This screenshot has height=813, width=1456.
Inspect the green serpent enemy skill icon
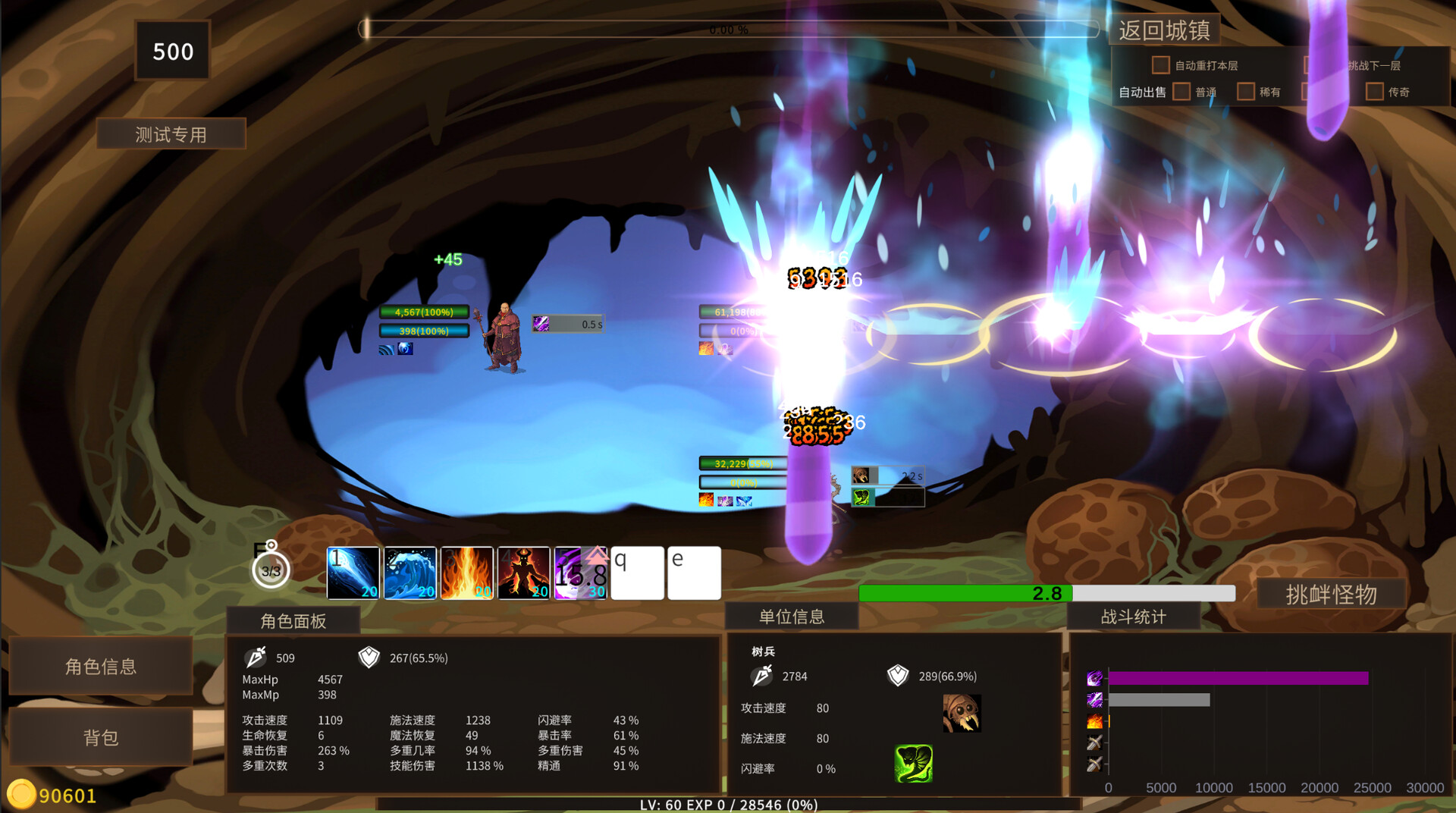tap(913, 763)
